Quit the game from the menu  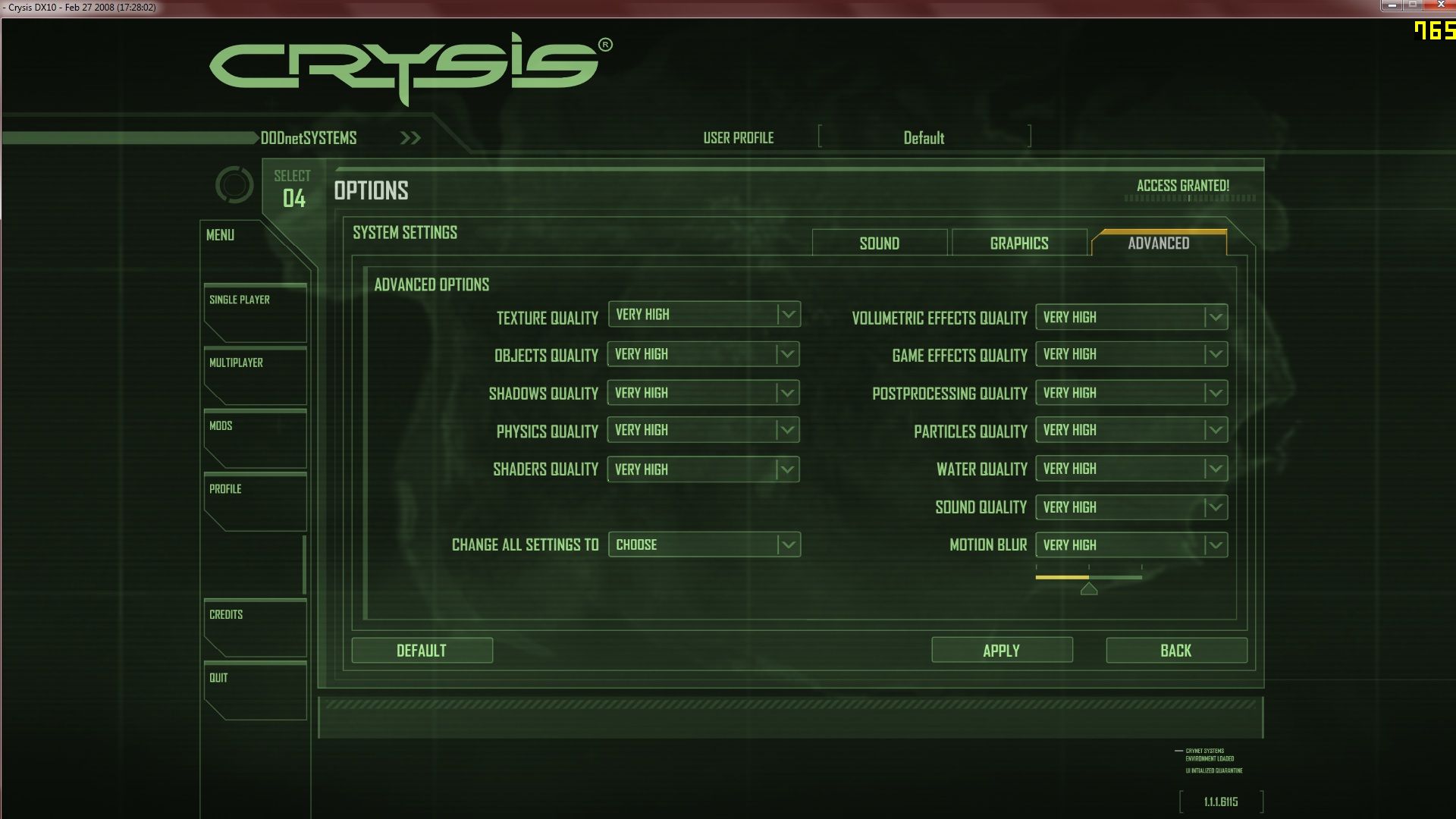[255, 690]
